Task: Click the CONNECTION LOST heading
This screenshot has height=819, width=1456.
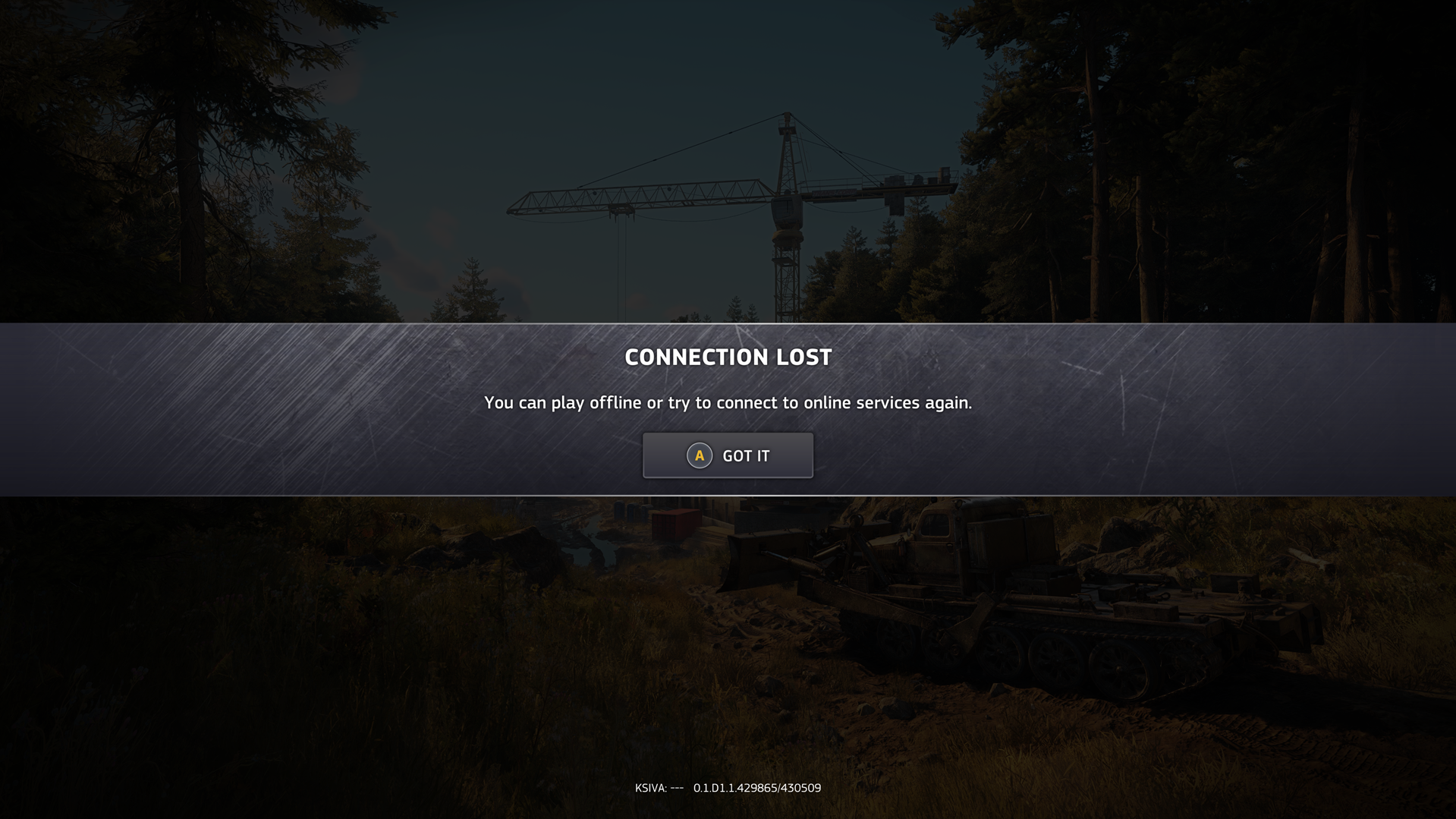Action: [728, 356]
